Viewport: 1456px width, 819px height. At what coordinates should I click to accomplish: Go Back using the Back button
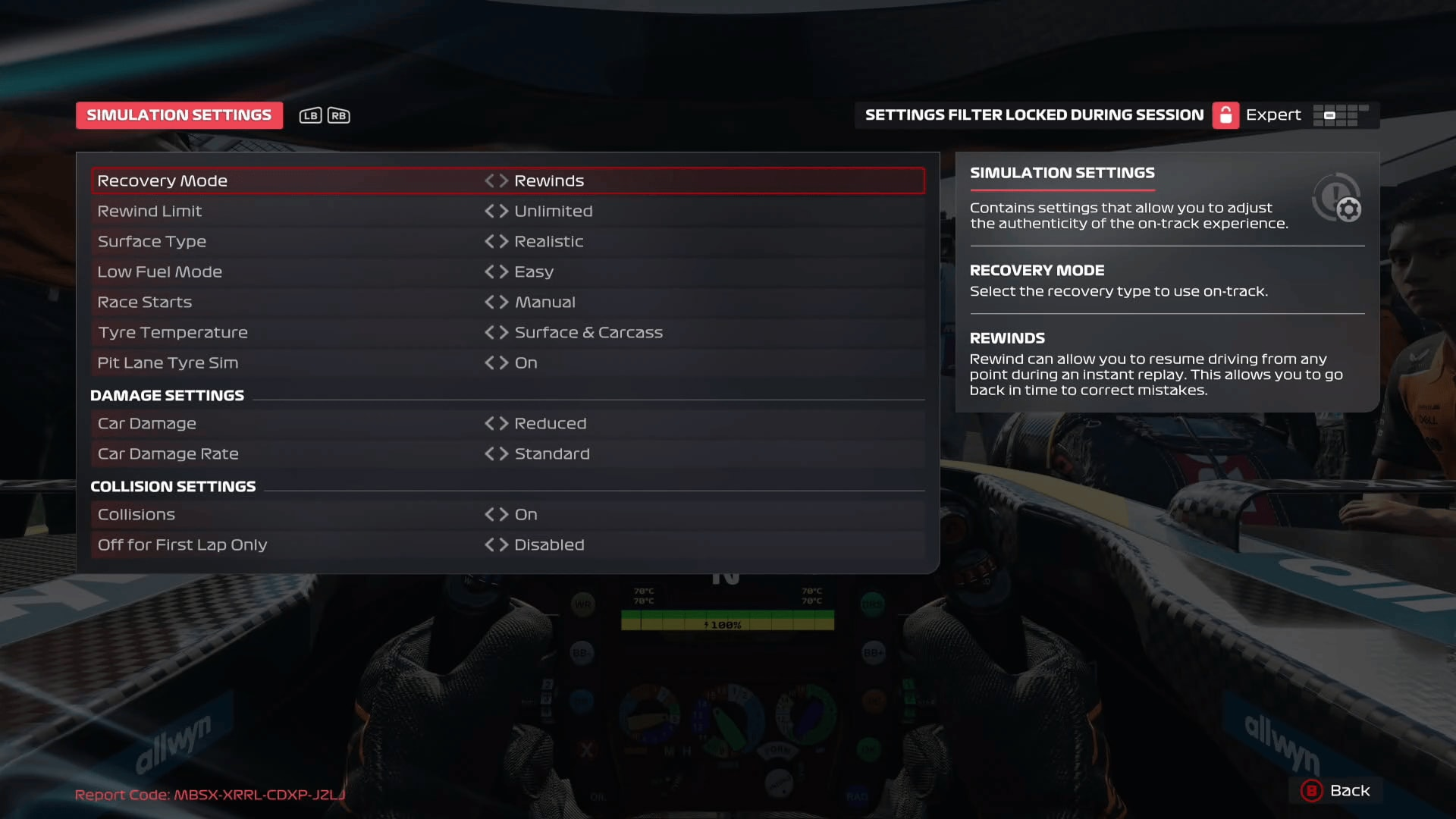point(1336,791)
